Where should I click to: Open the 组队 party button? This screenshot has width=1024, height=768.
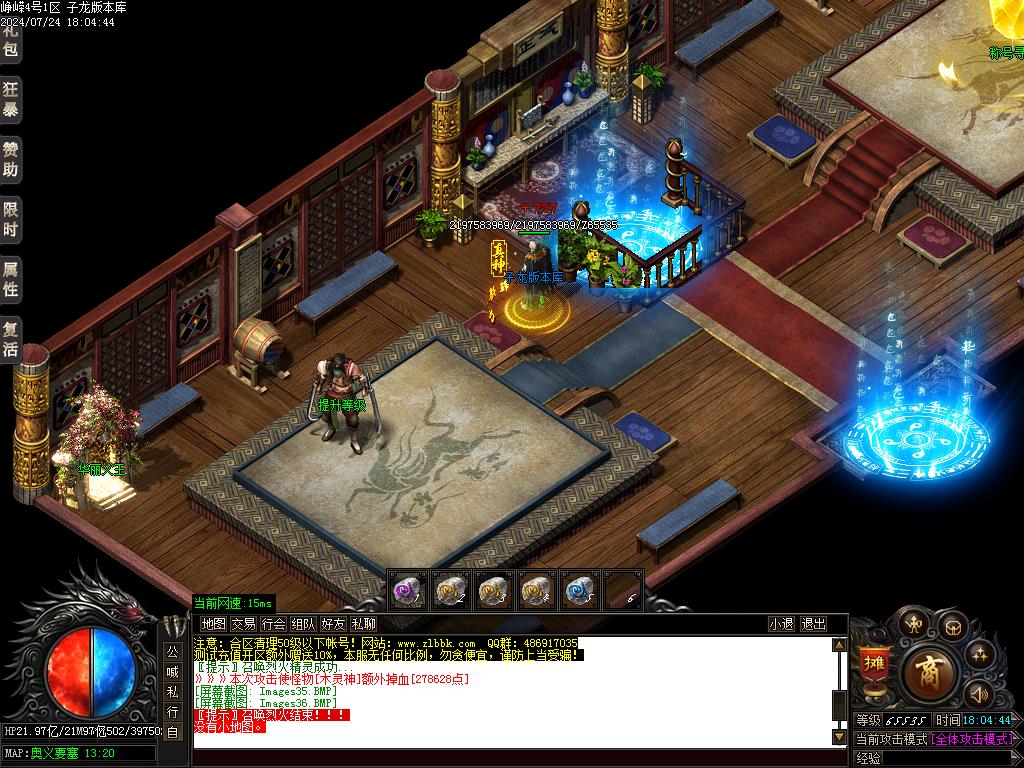303,624
